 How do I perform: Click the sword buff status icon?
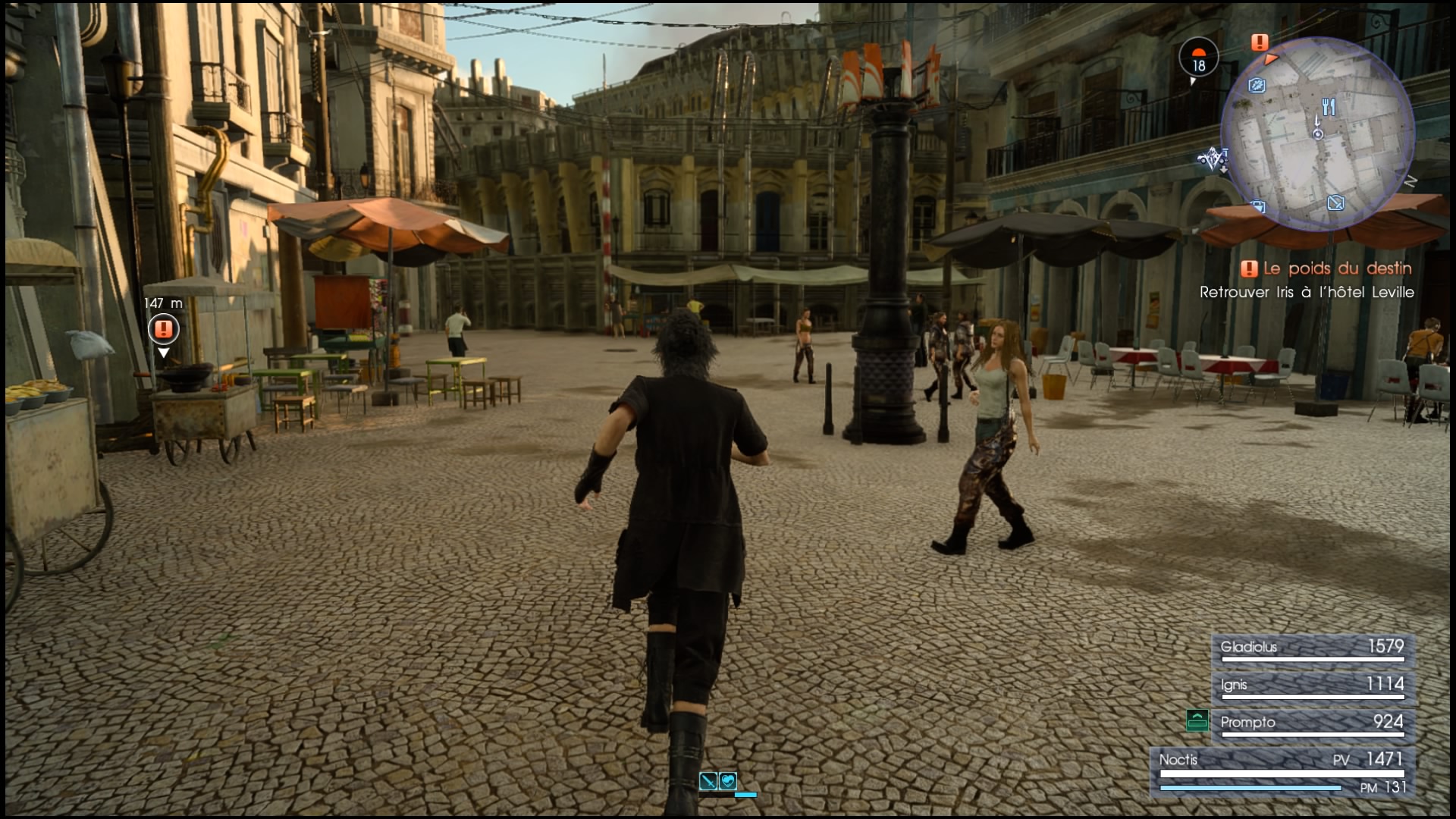(708, 780)
